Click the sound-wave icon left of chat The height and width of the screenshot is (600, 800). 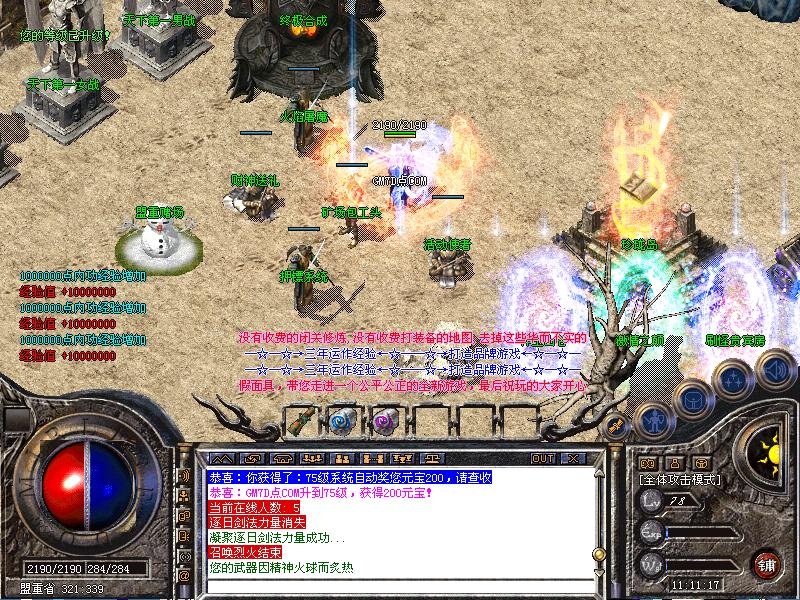[x=184, y=474]
